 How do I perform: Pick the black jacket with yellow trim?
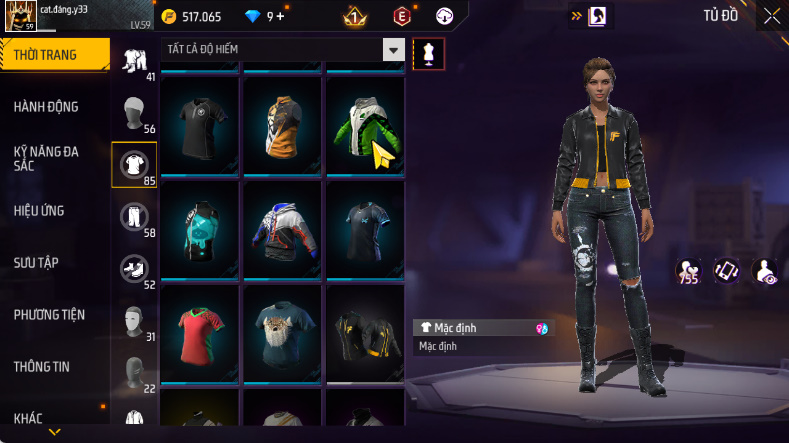pos(365,332)
